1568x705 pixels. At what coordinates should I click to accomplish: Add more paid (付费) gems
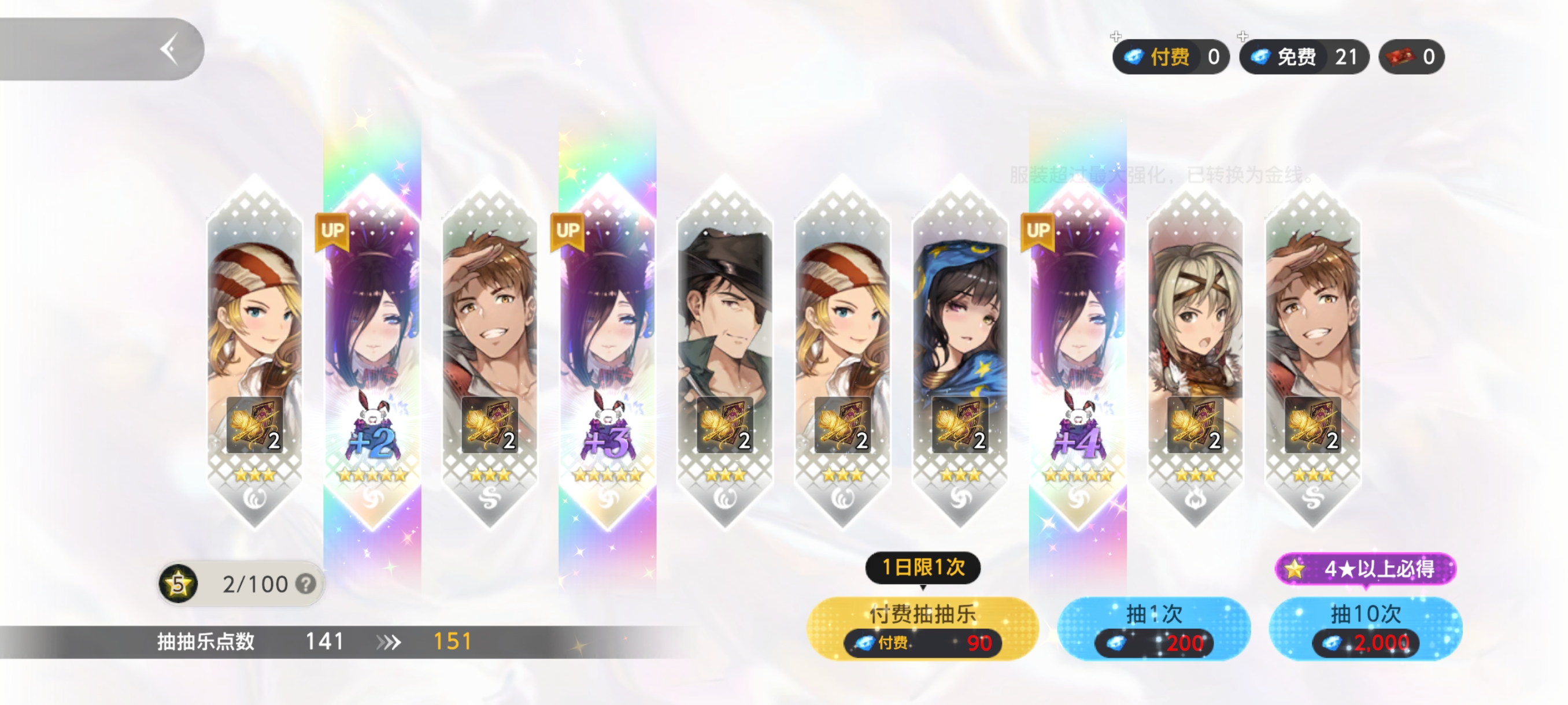[1116, 37]
